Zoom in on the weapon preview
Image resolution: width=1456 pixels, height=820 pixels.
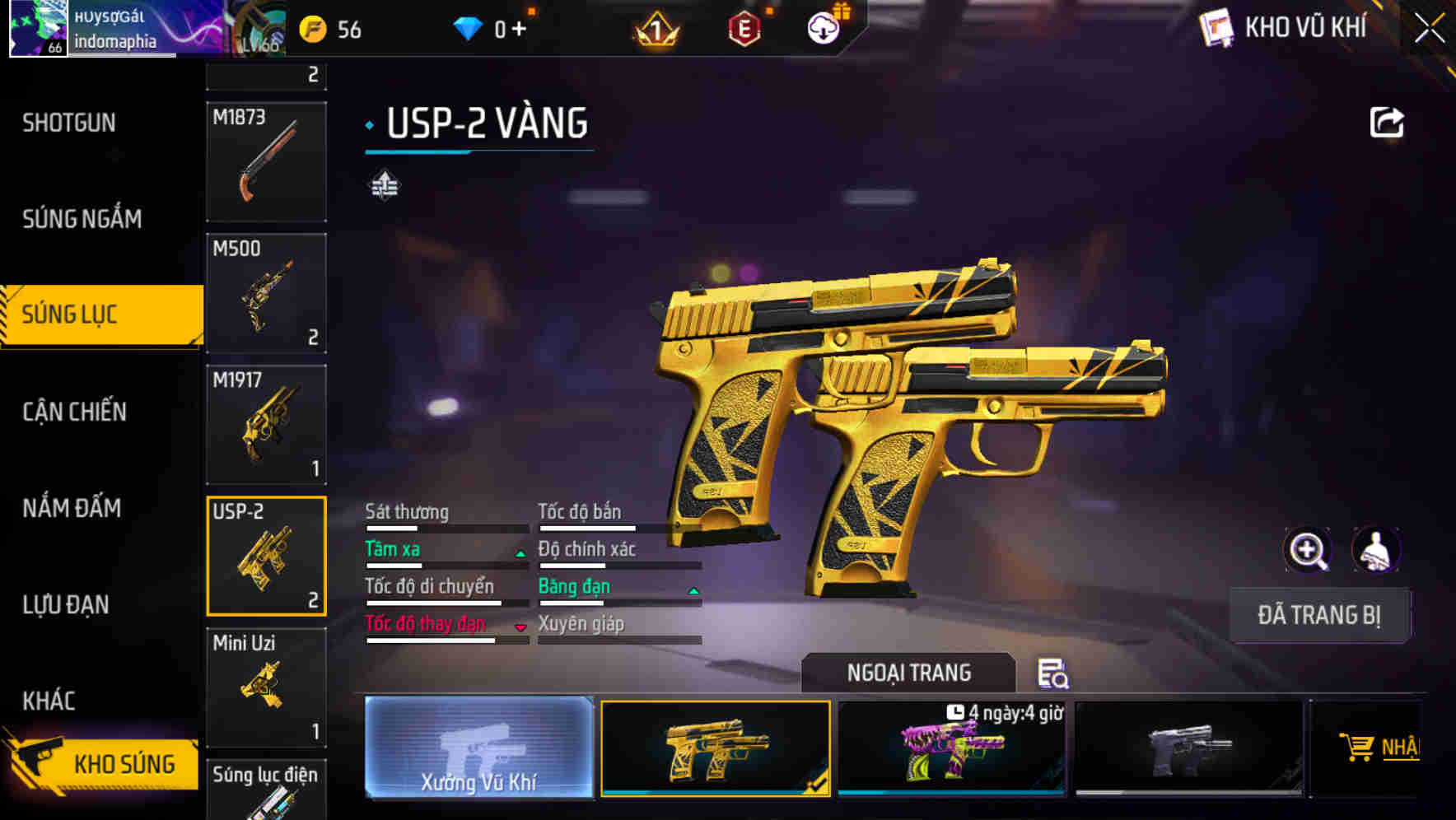tap(1307, 550)
